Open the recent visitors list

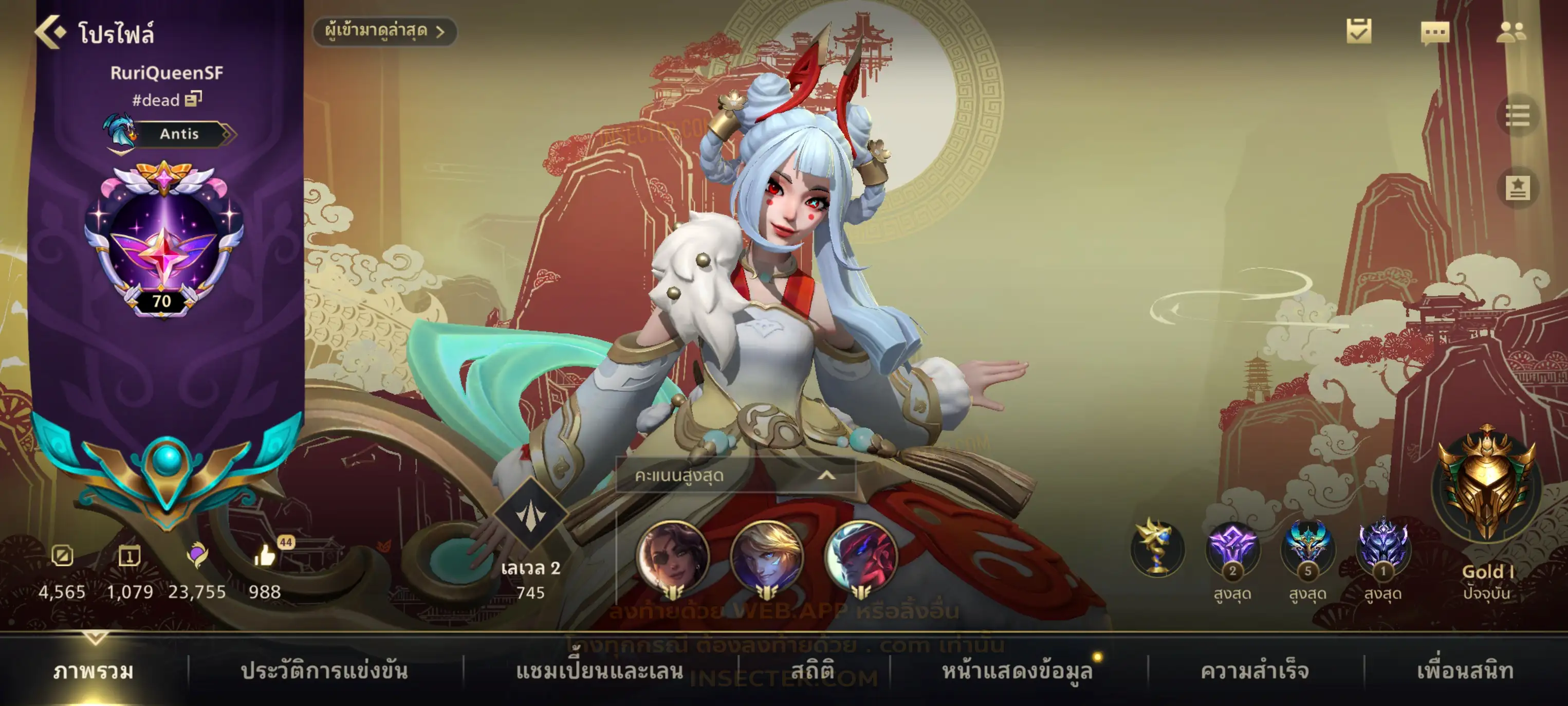point(384,31)
